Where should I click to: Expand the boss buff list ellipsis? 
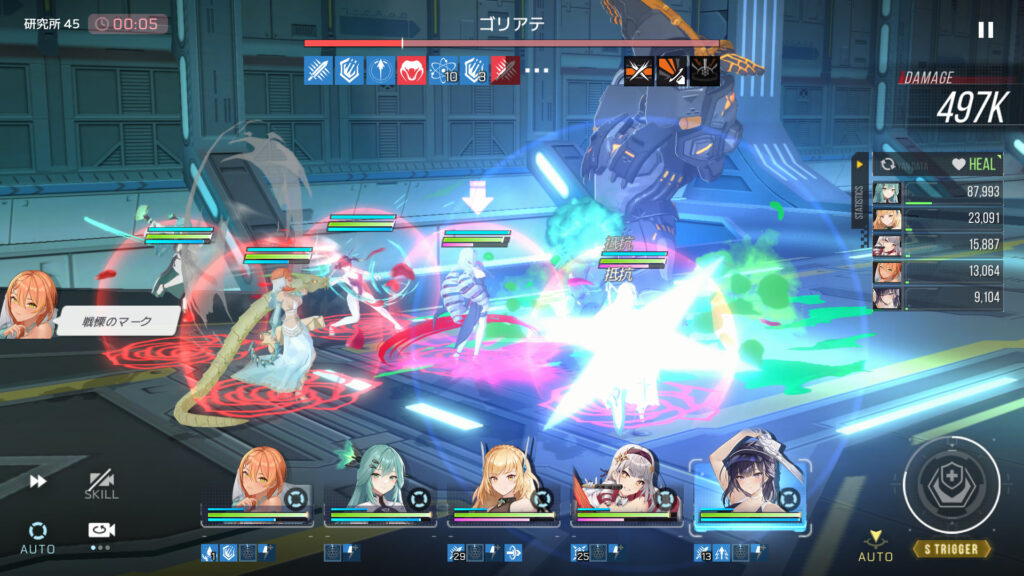coord(538,71)
